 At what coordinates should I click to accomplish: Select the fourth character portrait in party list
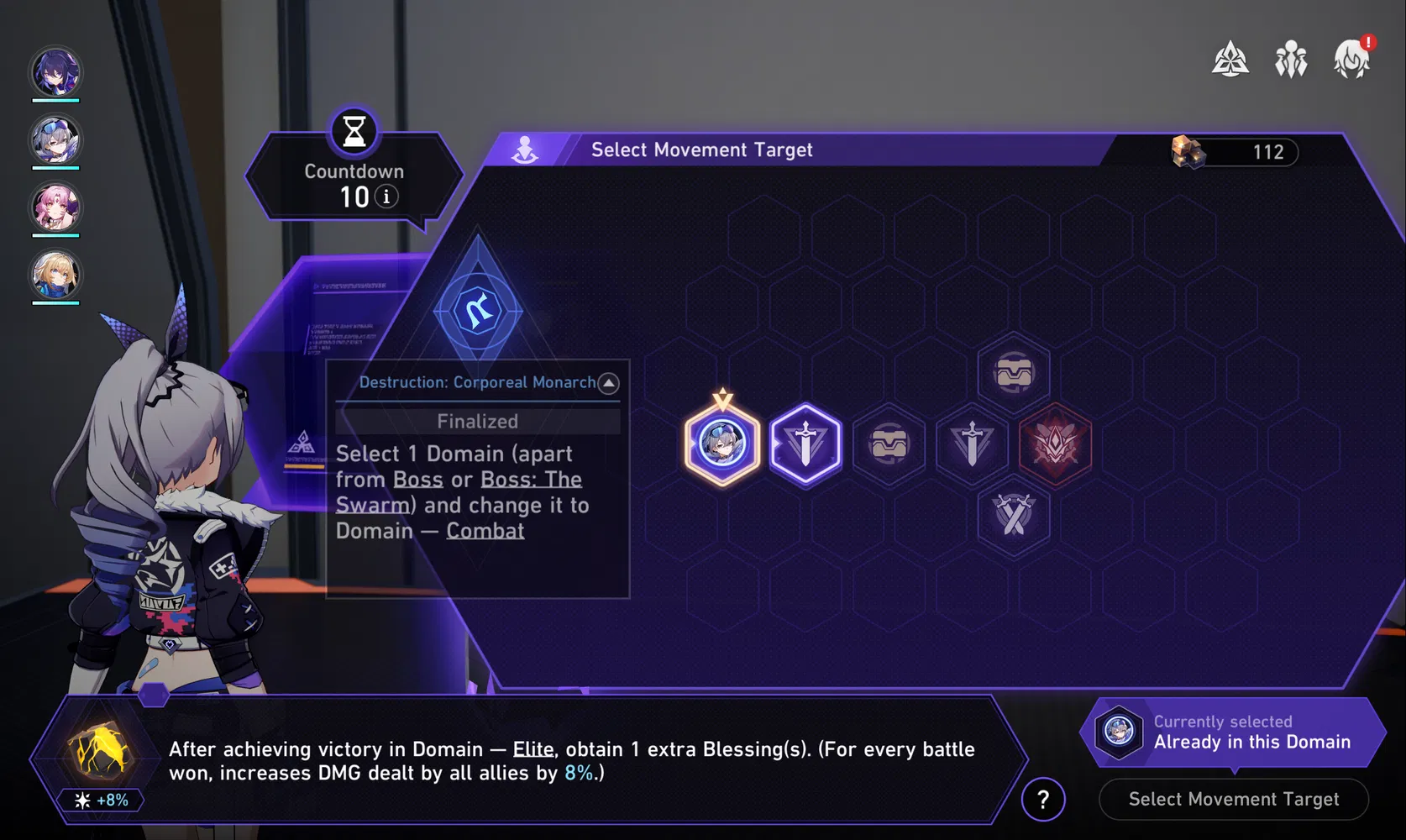[55, 274]
